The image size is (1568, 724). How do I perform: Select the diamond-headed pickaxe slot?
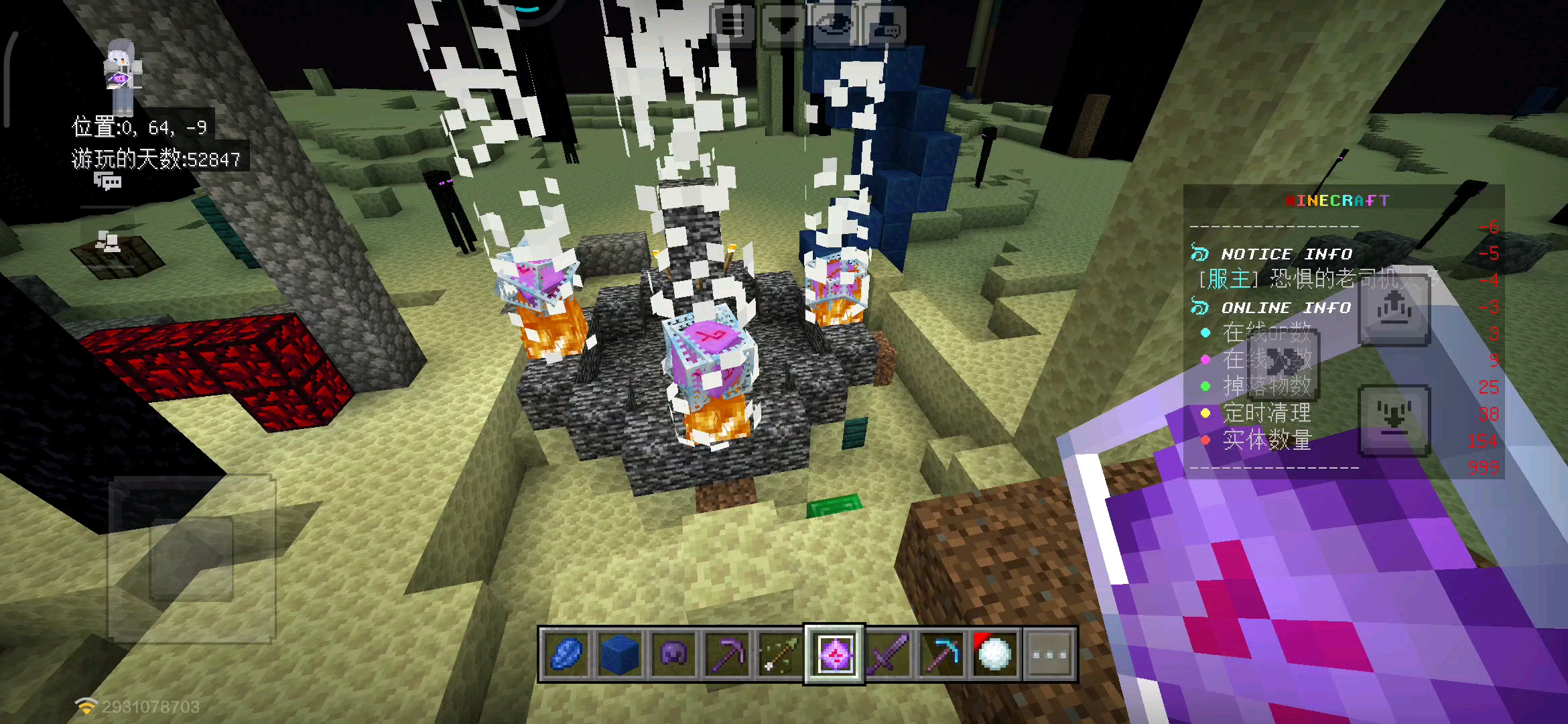(x=941, y=654)
